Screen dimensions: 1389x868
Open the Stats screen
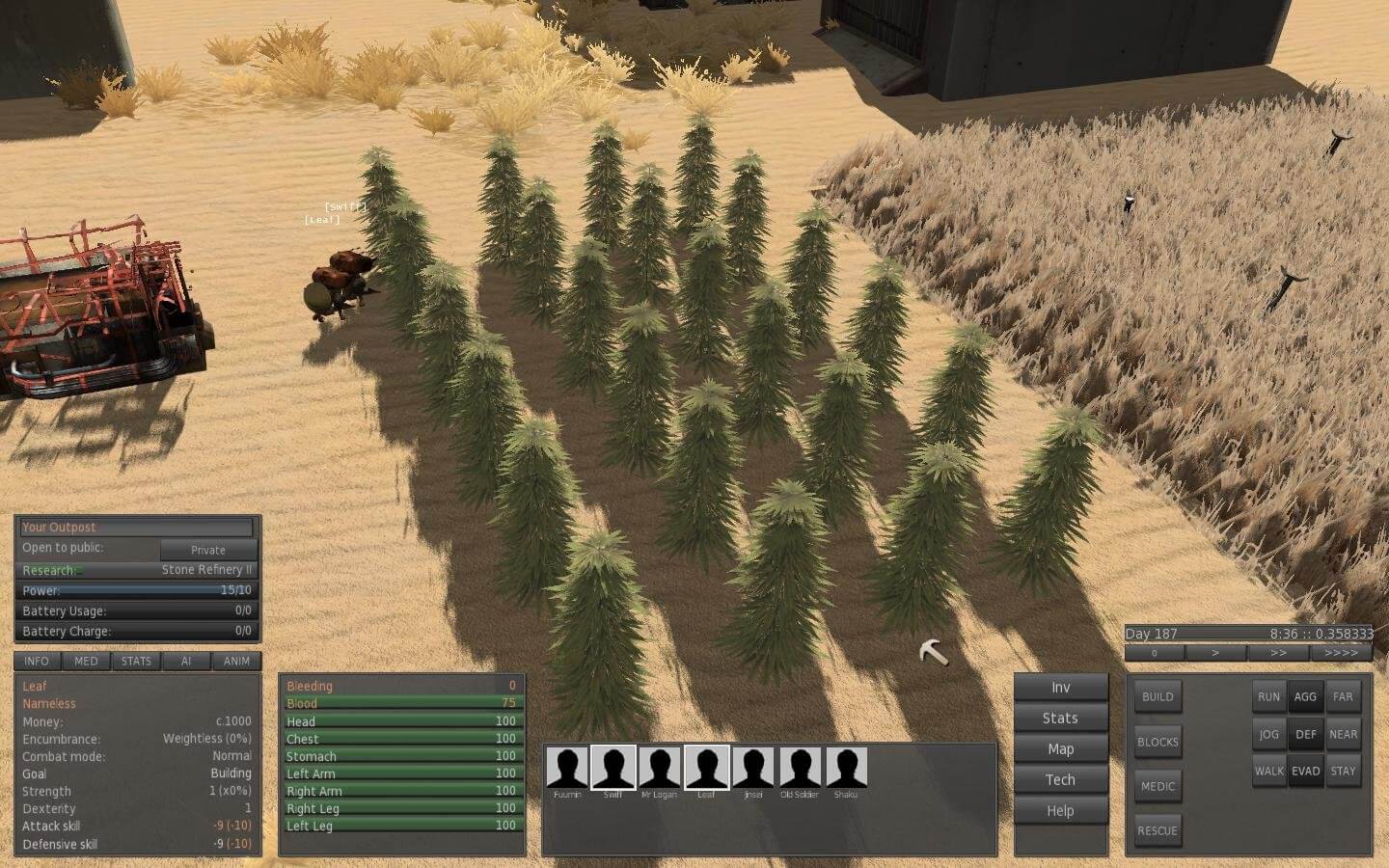coord(1060,718)
